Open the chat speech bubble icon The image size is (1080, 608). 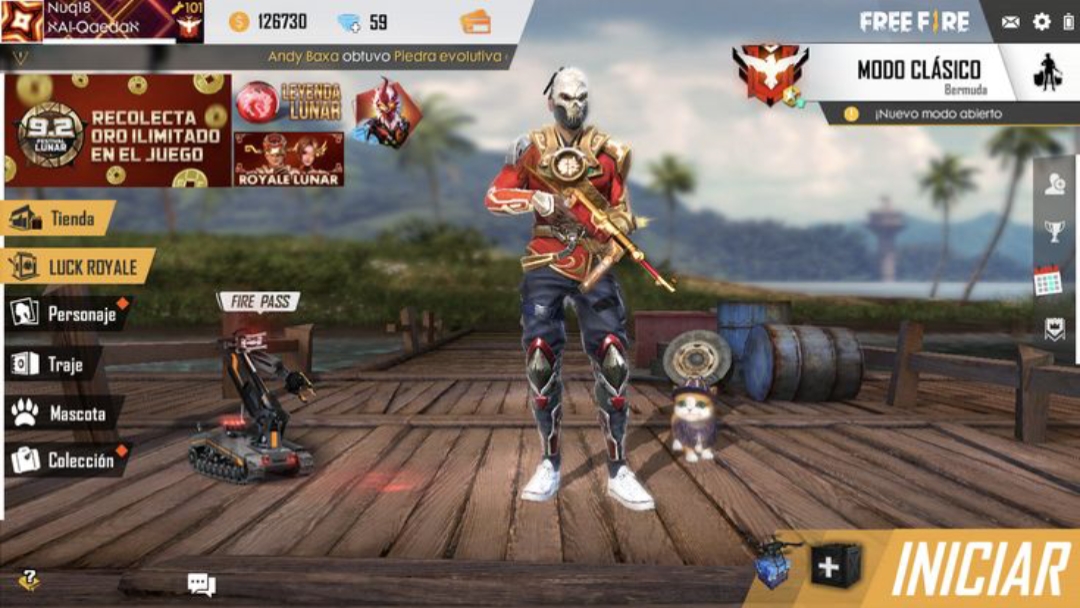pos(201,584)
